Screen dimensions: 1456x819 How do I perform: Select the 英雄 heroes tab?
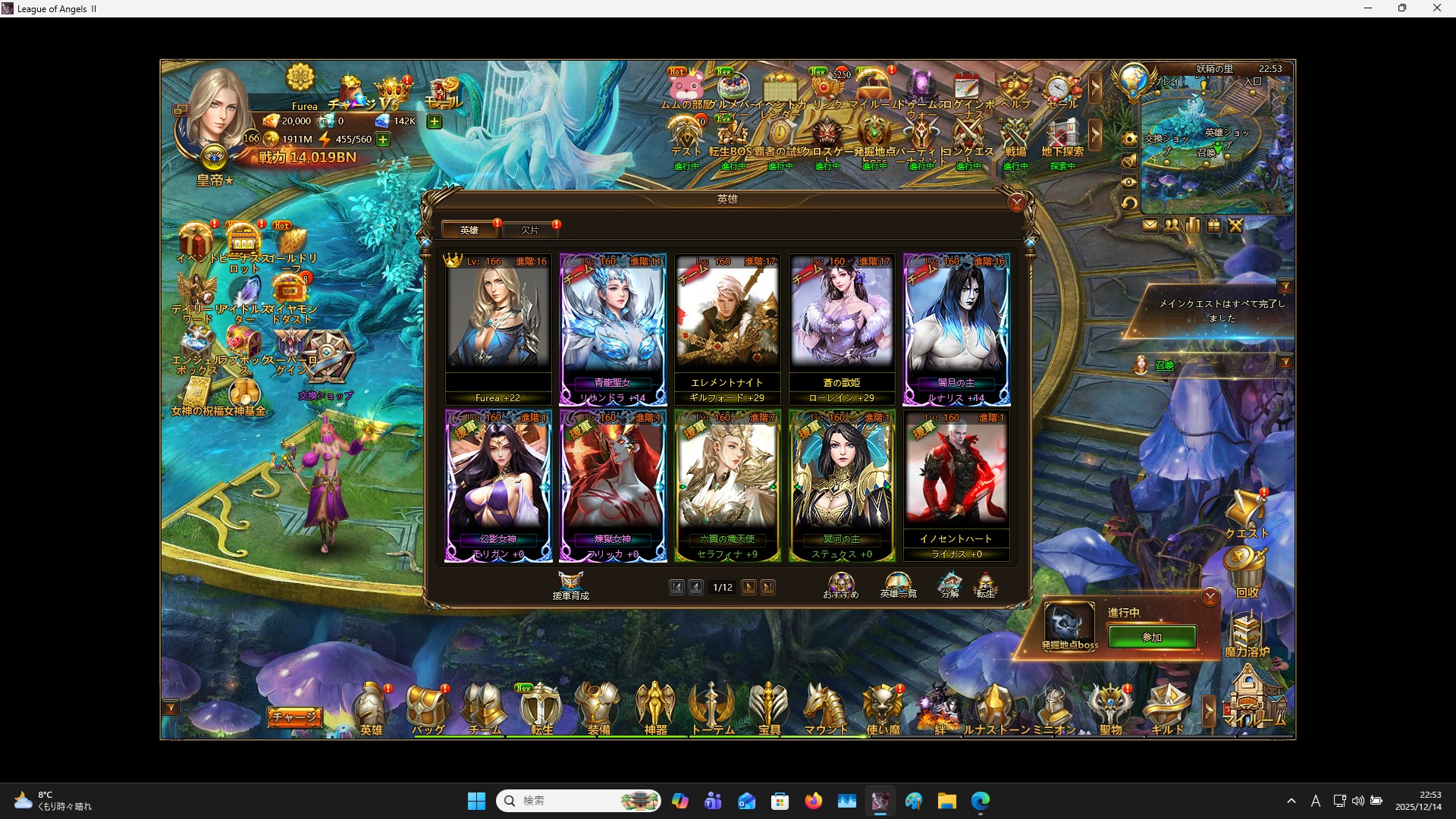coord(469,230)
